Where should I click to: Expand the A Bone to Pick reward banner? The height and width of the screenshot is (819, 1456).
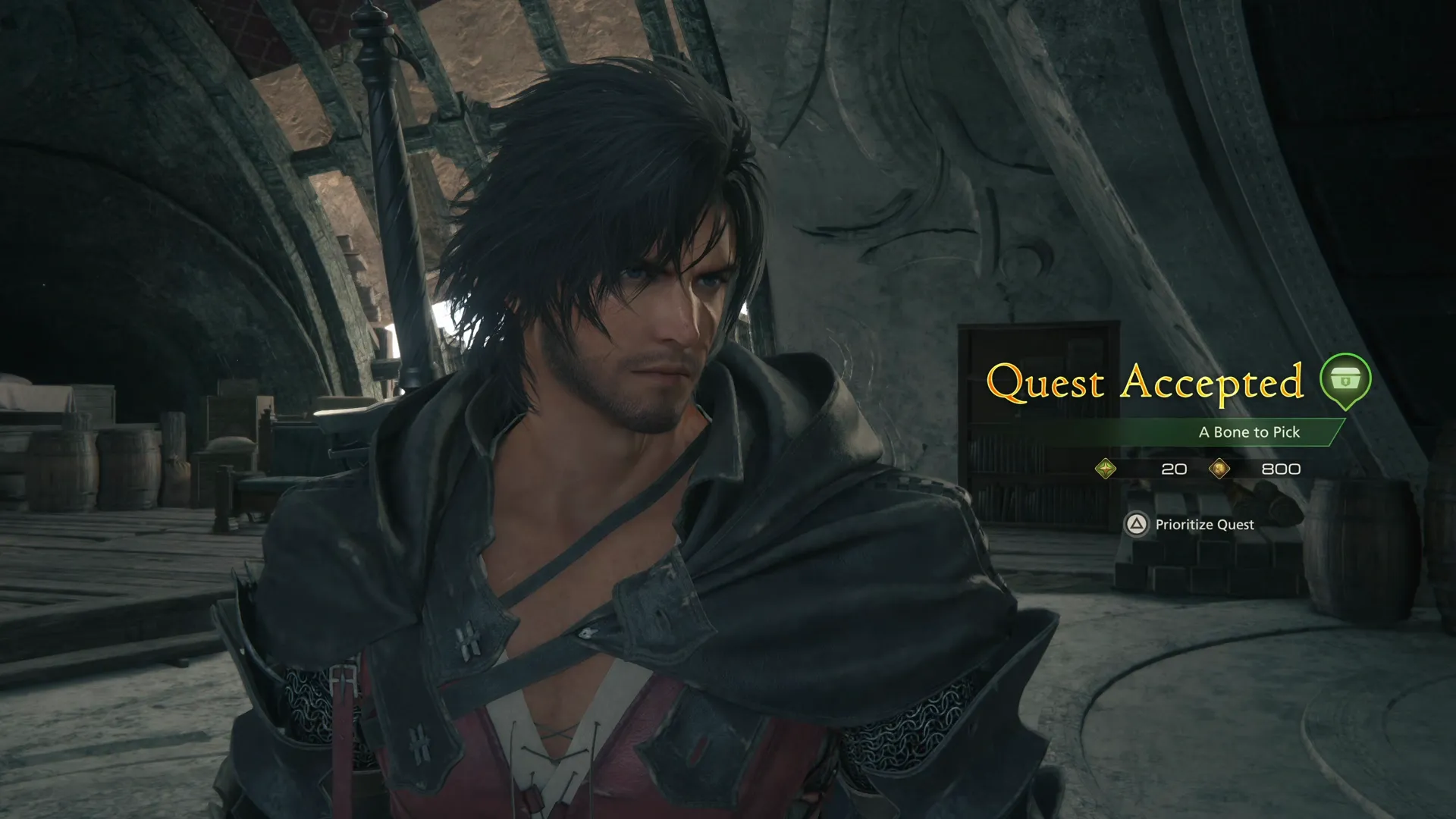pyautogui.click(x=1250, y=432)
